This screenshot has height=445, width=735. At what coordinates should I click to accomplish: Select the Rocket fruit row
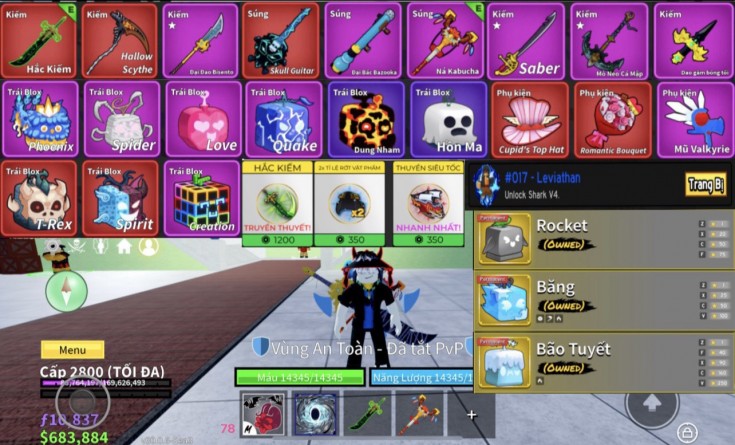pyautogui.click(x=602, y=237)
